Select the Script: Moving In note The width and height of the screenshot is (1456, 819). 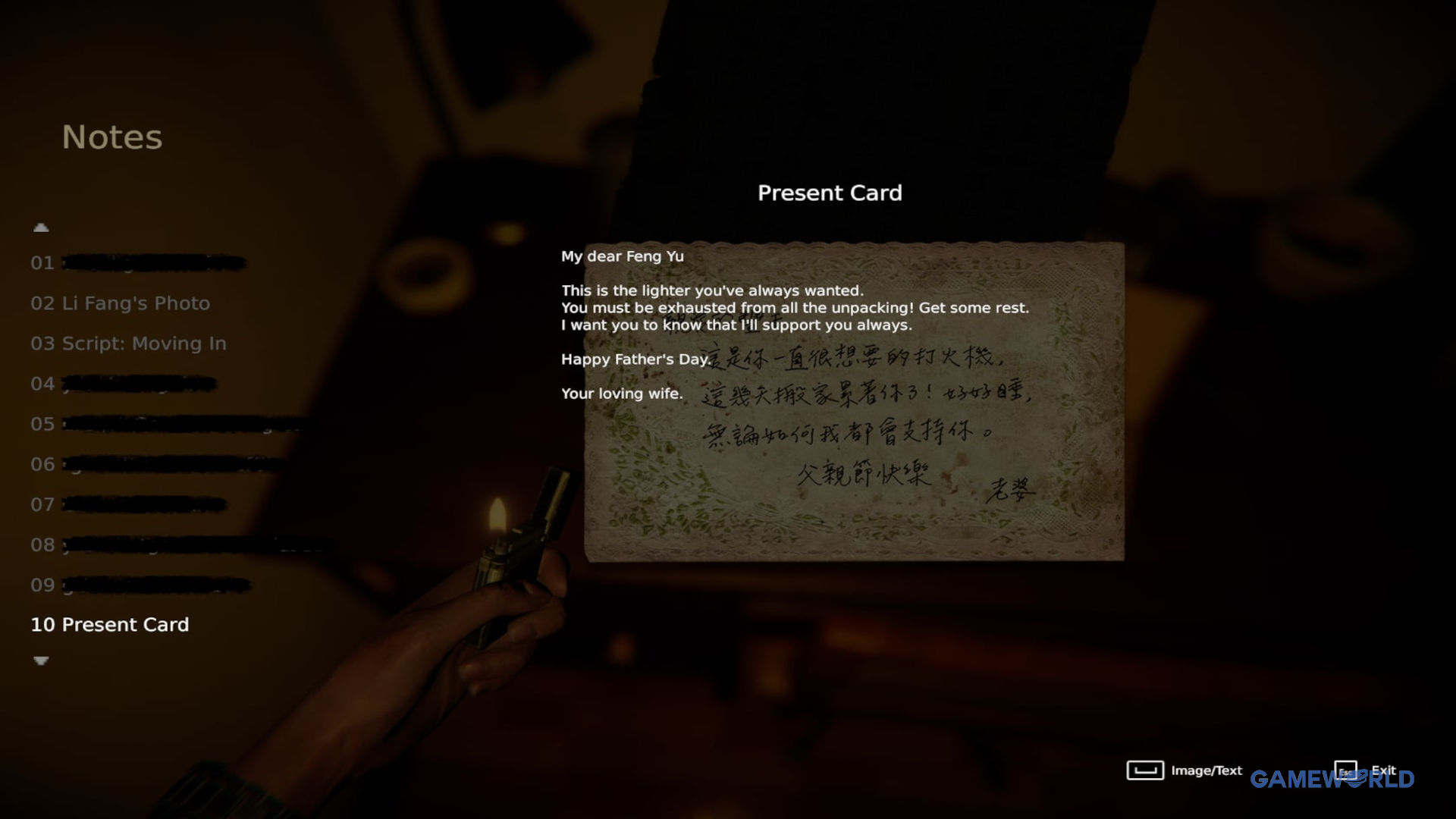coord(128,344)
